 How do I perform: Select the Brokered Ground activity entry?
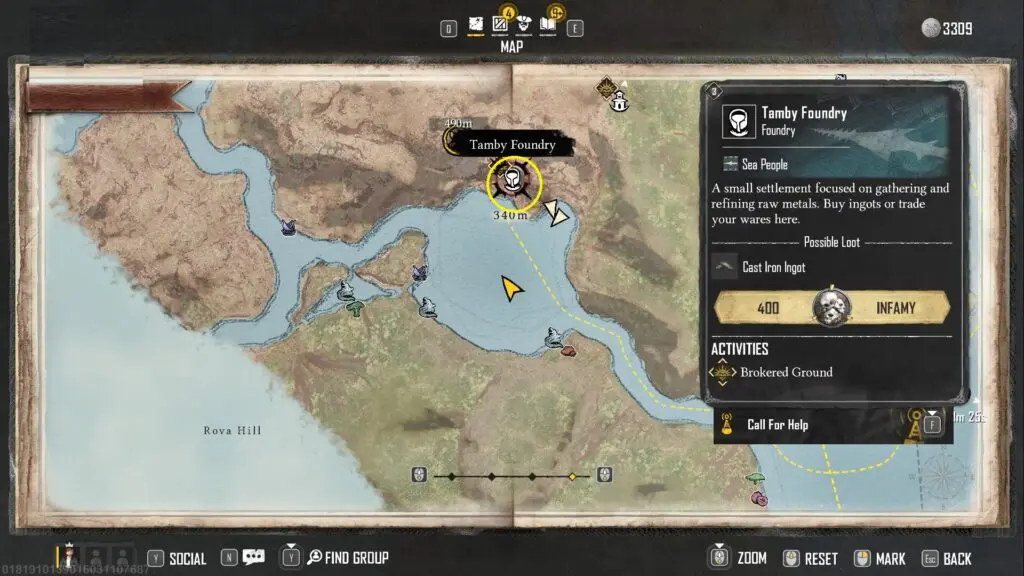pos(786,372)
